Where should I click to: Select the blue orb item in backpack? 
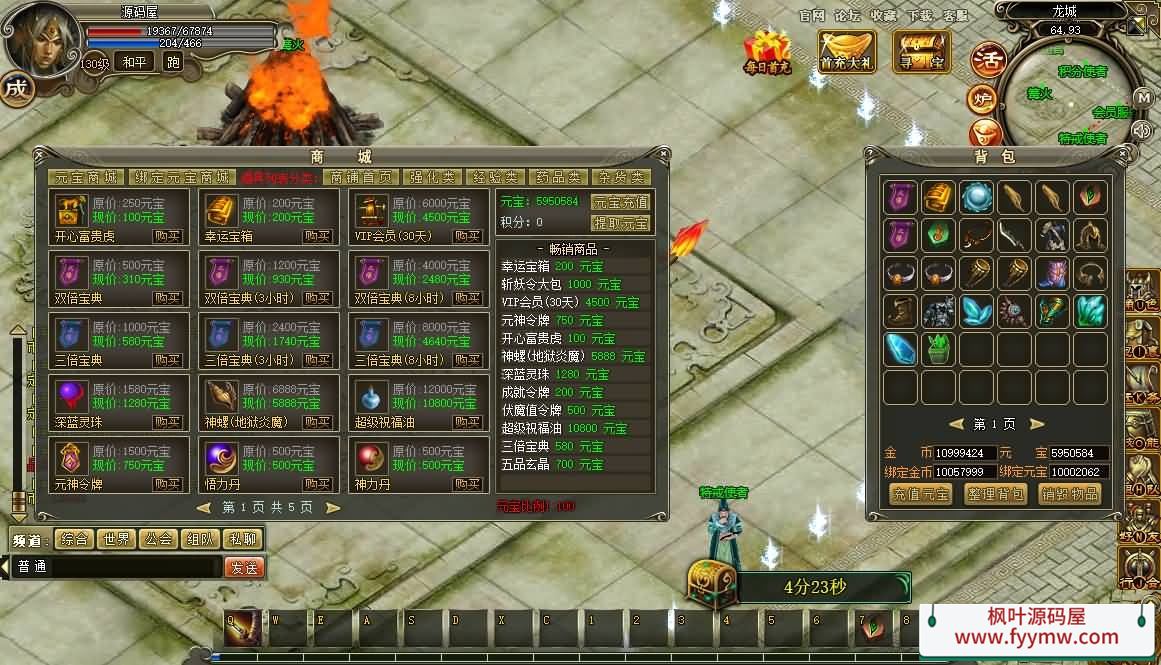[x=977, y=197]
